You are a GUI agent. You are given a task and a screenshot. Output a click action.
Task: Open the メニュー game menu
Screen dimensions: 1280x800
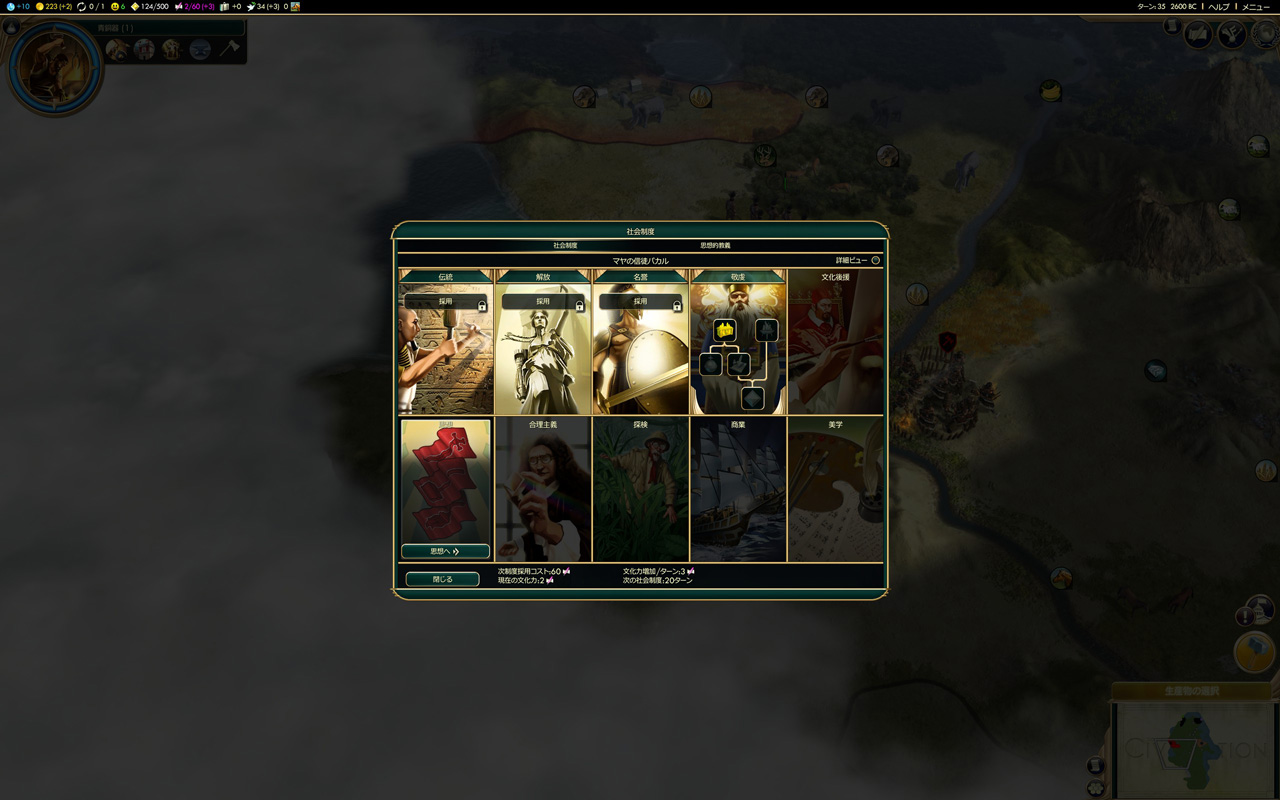point(1255,7)
